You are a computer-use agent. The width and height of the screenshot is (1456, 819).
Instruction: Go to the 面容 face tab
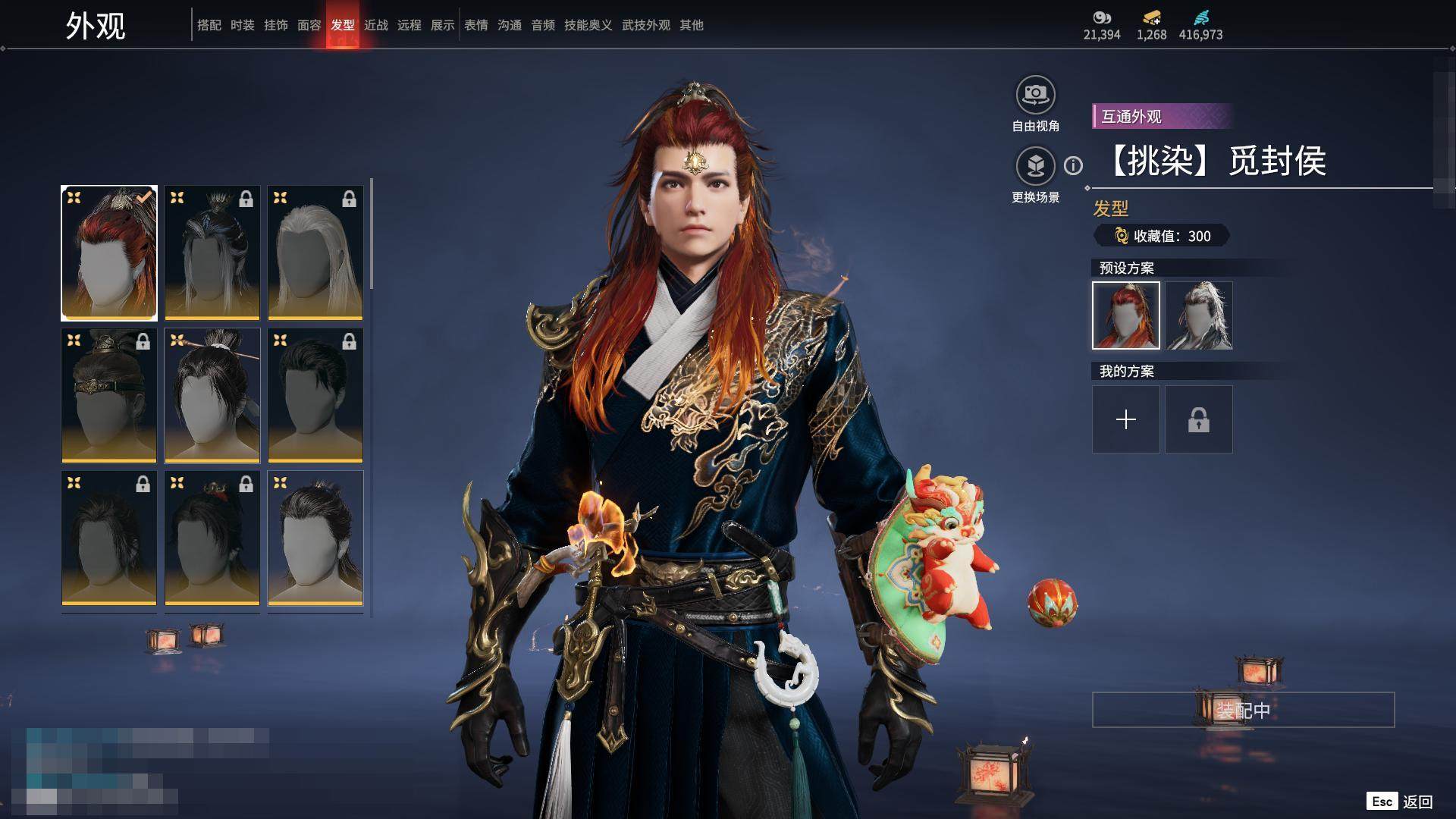point(309,25)
